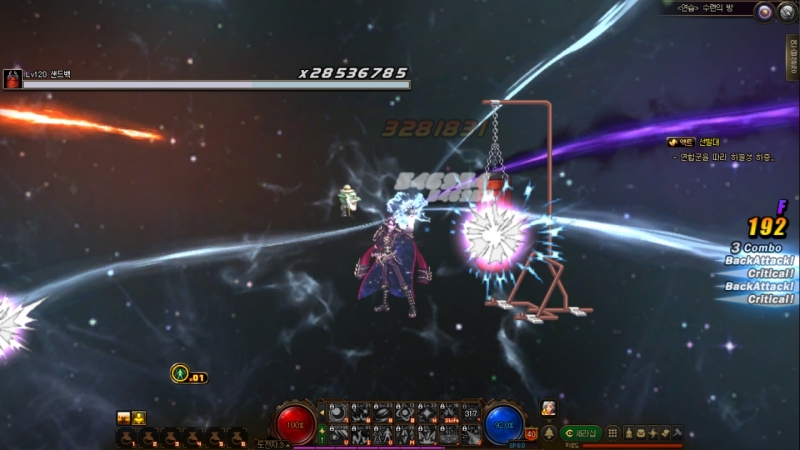Open the grid menu button
This screenshot has height=450, width=800.
(x=612, y=433)
